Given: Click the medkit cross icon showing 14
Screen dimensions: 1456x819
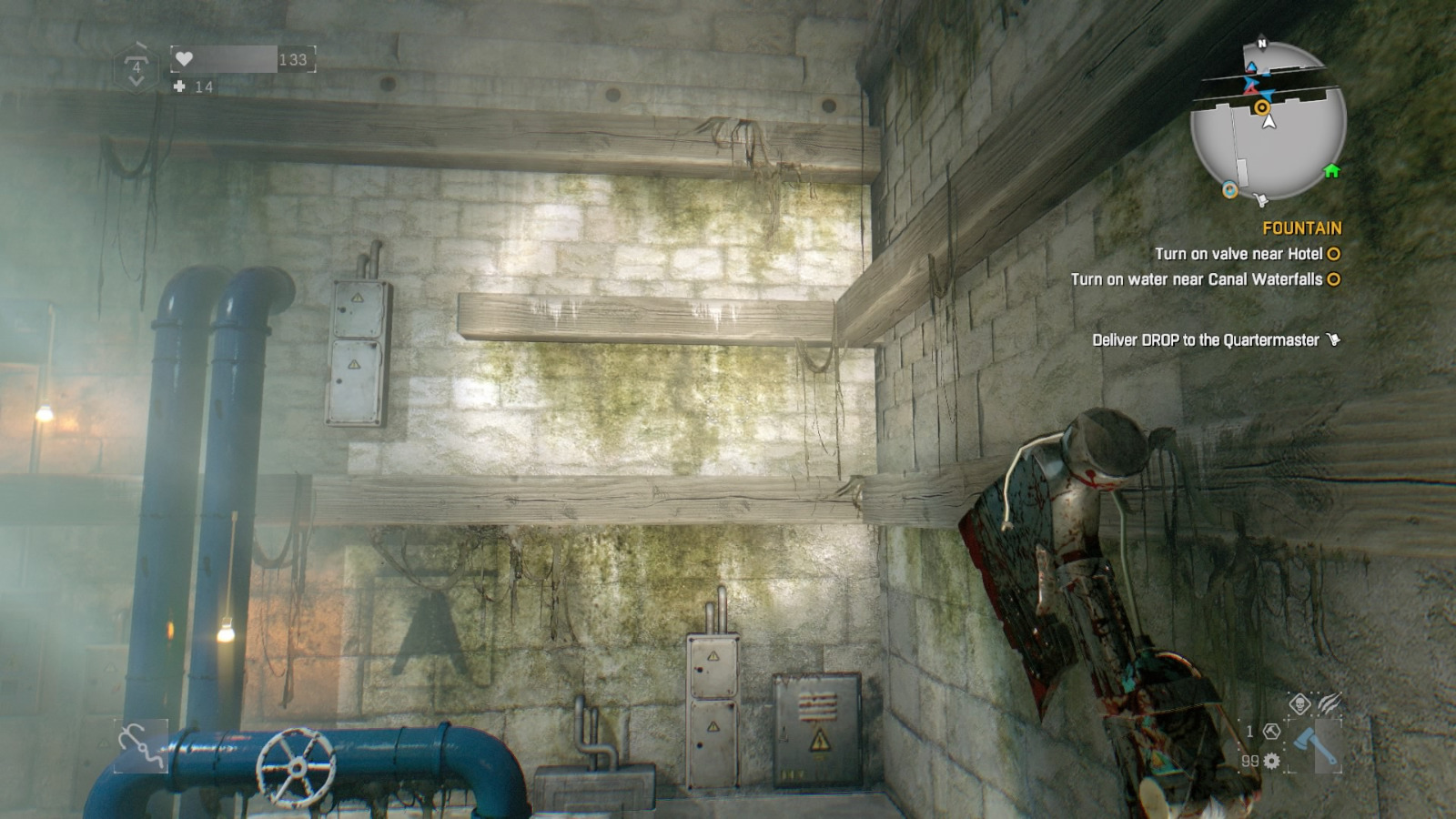Looking at the screenshot, I should pos(178,86).
